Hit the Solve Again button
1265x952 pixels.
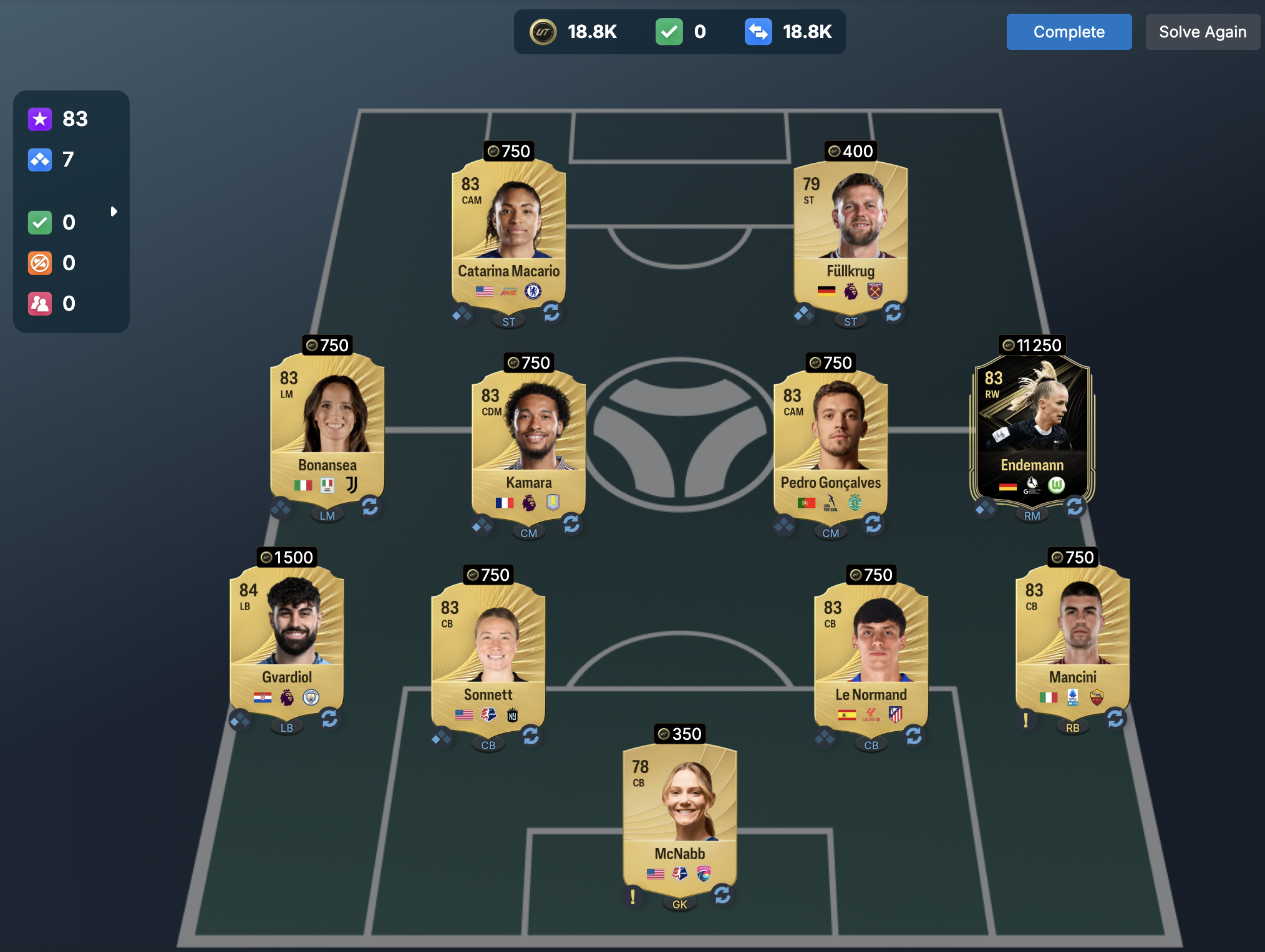point(1202,32)
